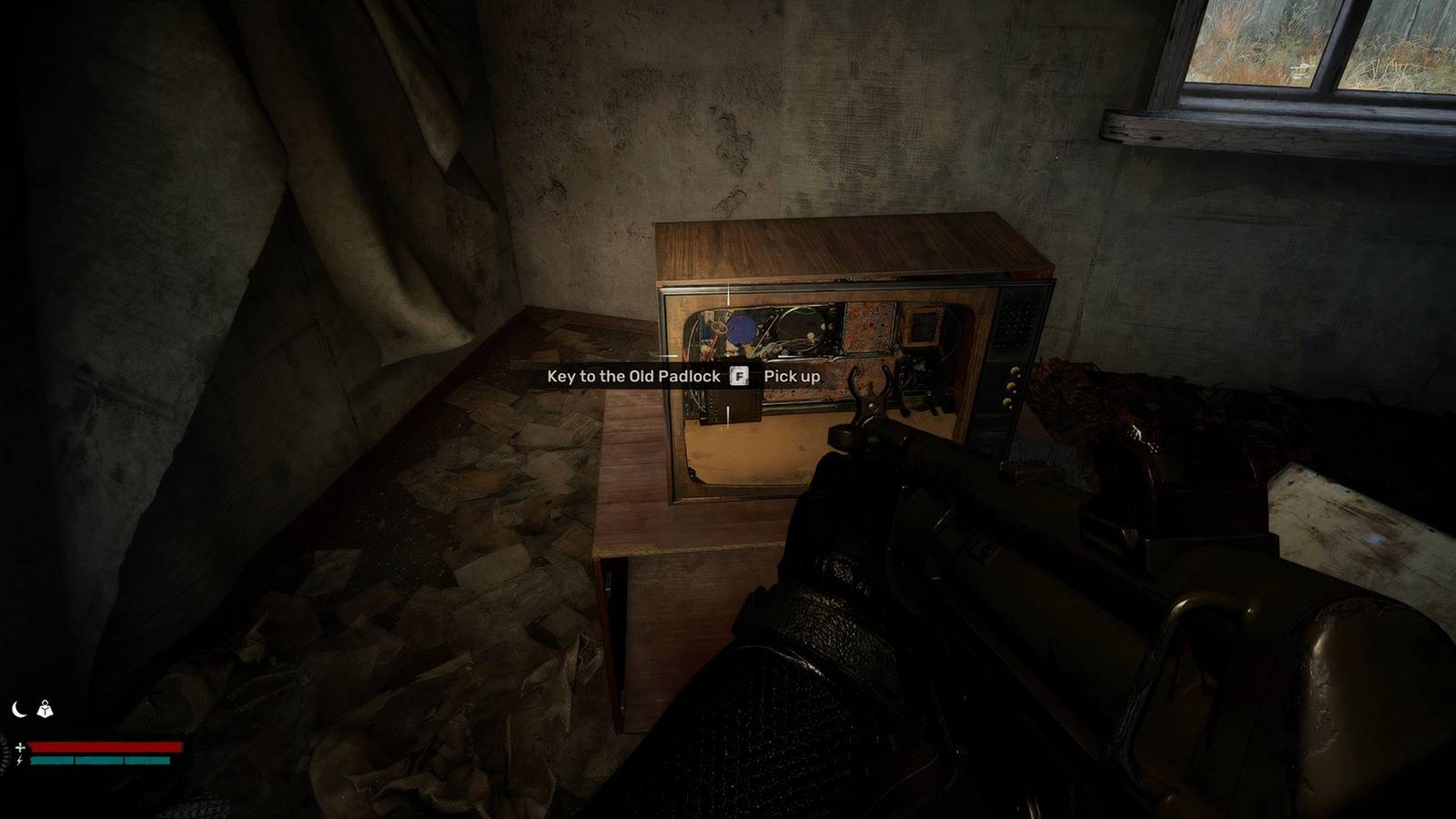This screenshot has height=819, width=1456.
Task: Click the crescent moon sleepiness status icon
Action: point(18,709)
